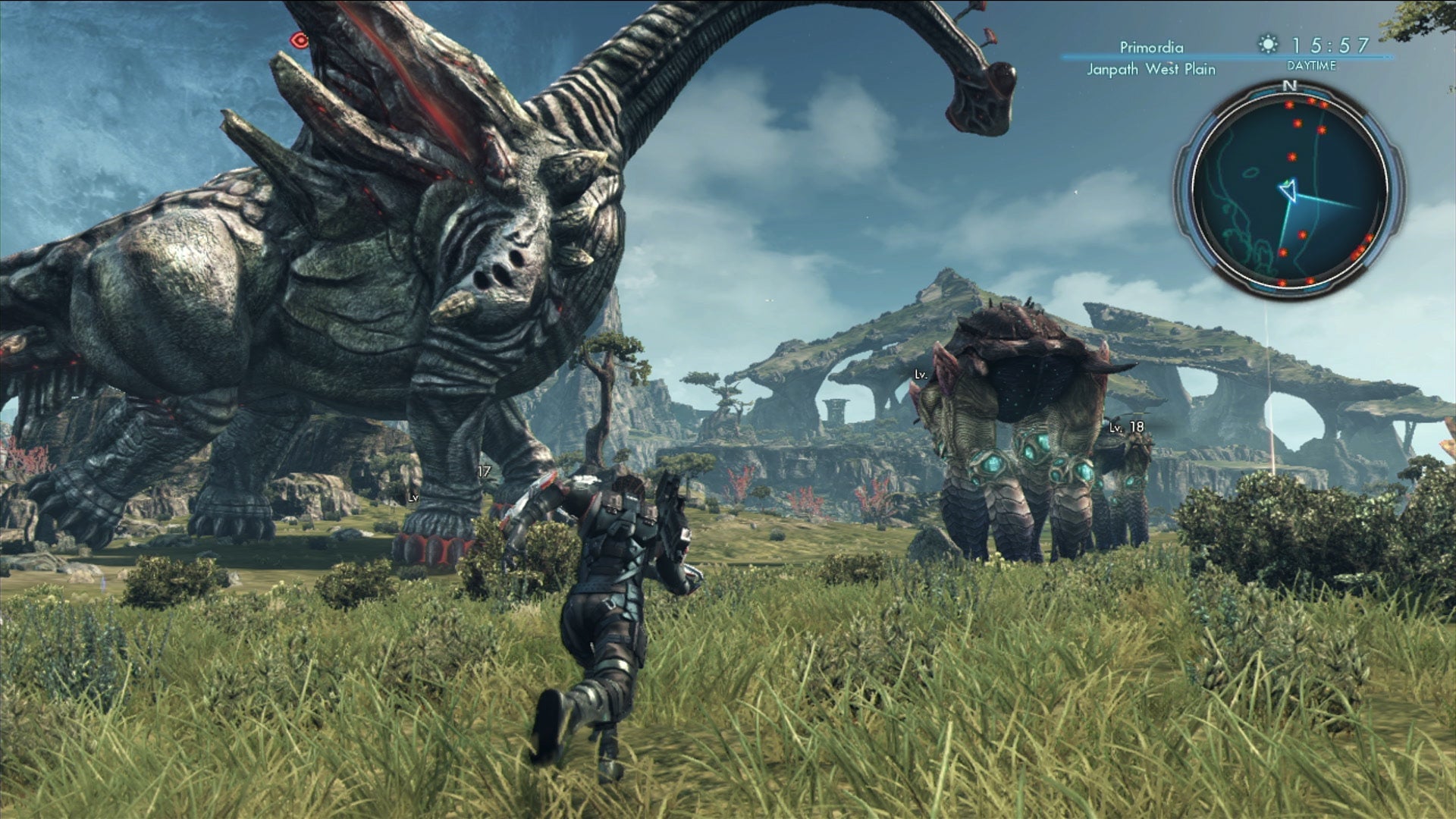Select the Janpath West Plain area label
Viewport: 1456px width, 819px height.
tap(1151, 69)
